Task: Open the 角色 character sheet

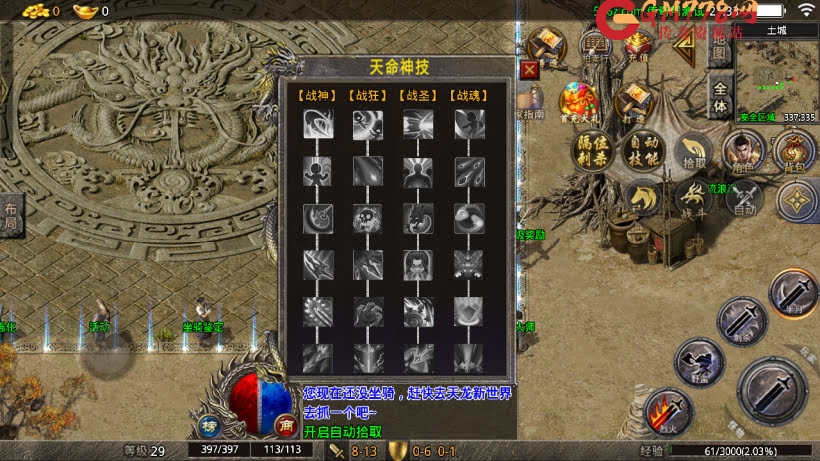Action: pos(742,152)
